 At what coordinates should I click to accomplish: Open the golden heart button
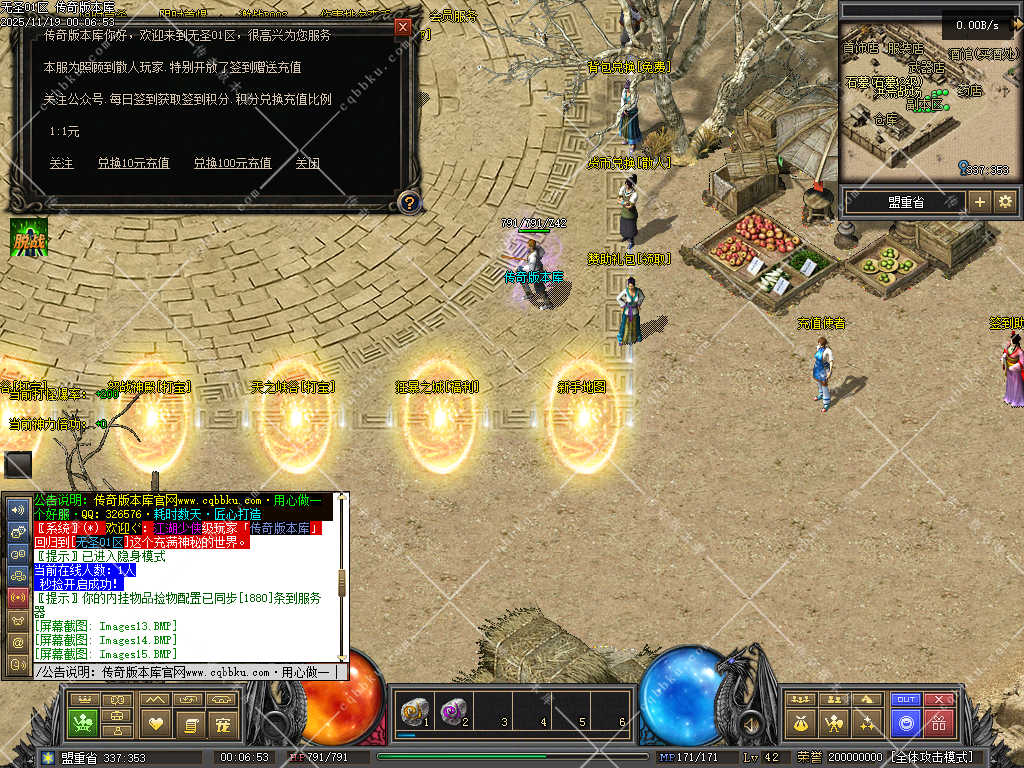click(x=155, y=723)
